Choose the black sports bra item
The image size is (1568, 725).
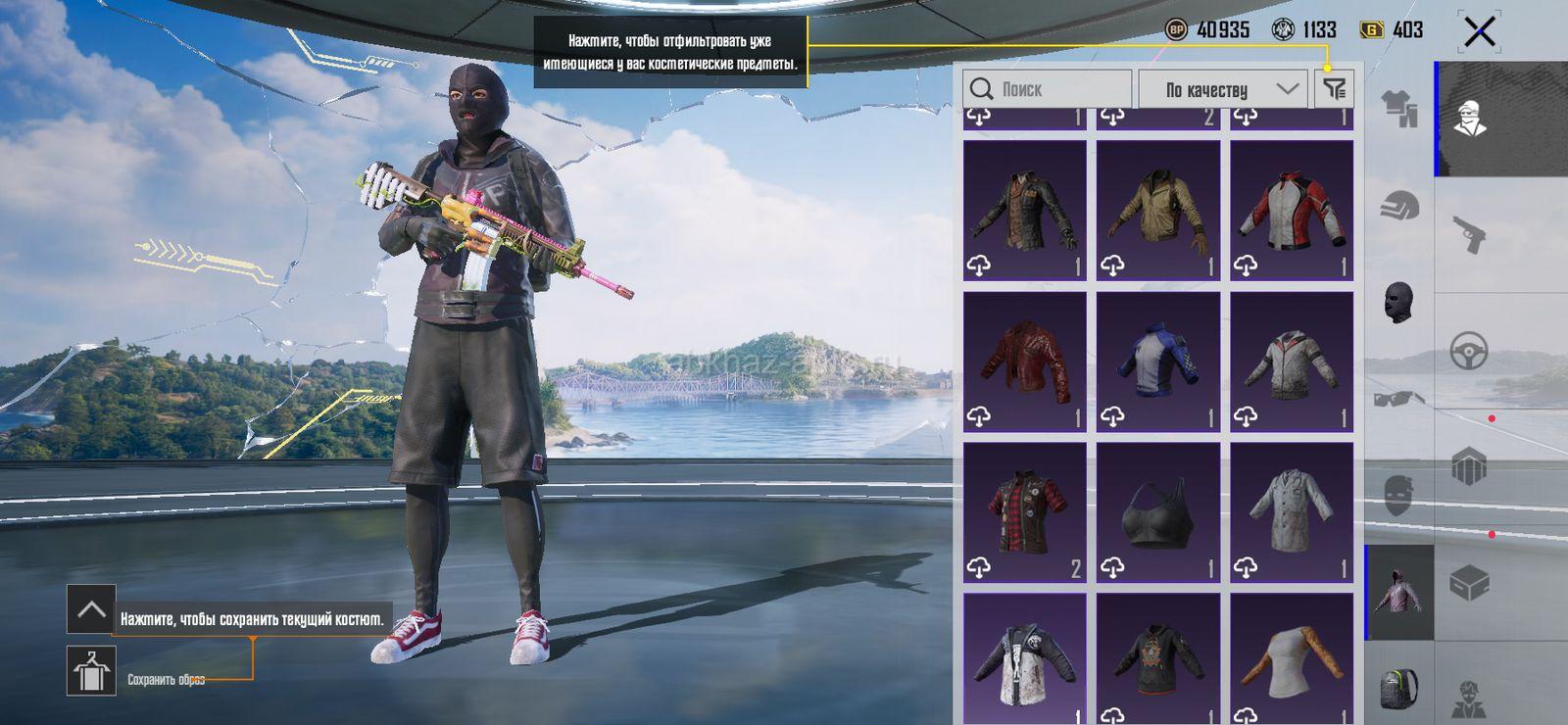(x=1157, y=512)
